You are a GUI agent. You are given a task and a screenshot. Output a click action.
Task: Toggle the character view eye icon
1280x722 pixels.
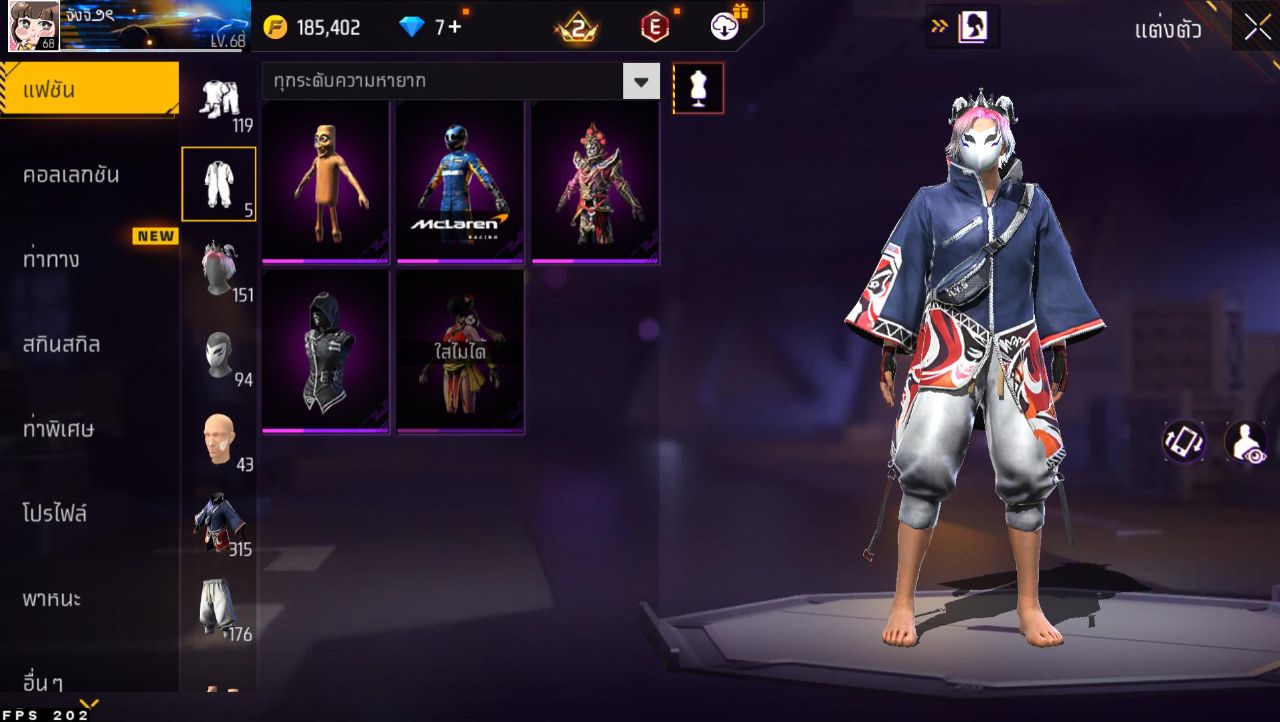[1245, 442]
